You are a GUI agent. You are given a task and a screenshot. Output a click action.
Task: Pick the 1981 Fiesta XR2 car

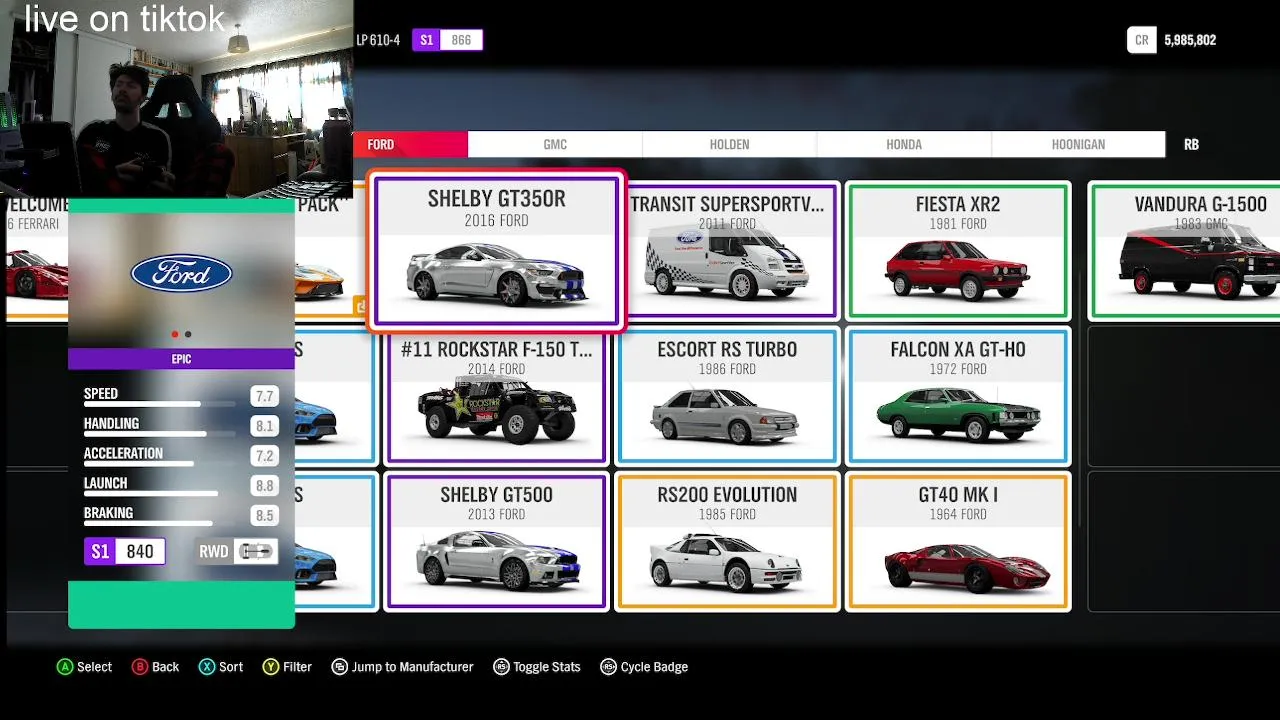pyautogui.click(x=958, y=251)
